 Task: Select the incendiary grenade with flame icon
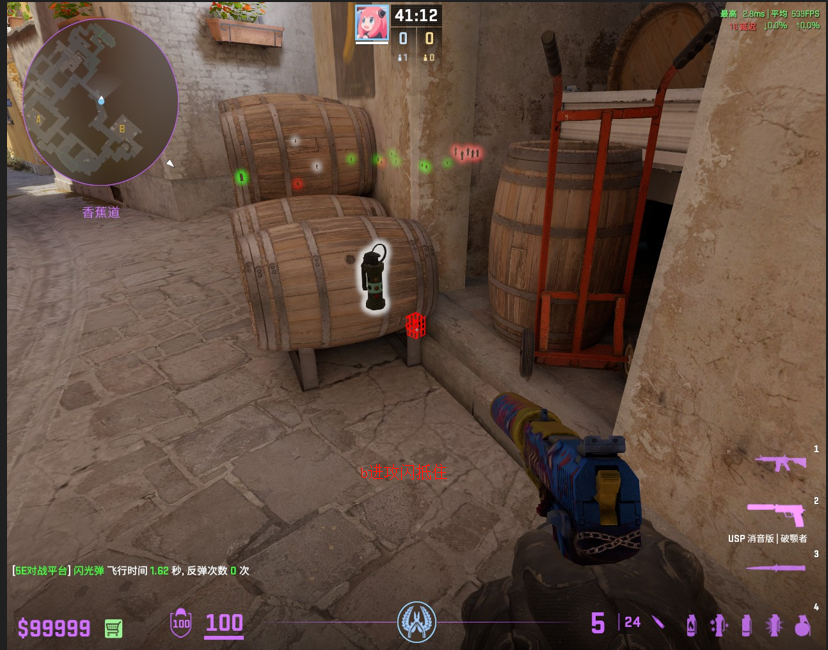691,625
